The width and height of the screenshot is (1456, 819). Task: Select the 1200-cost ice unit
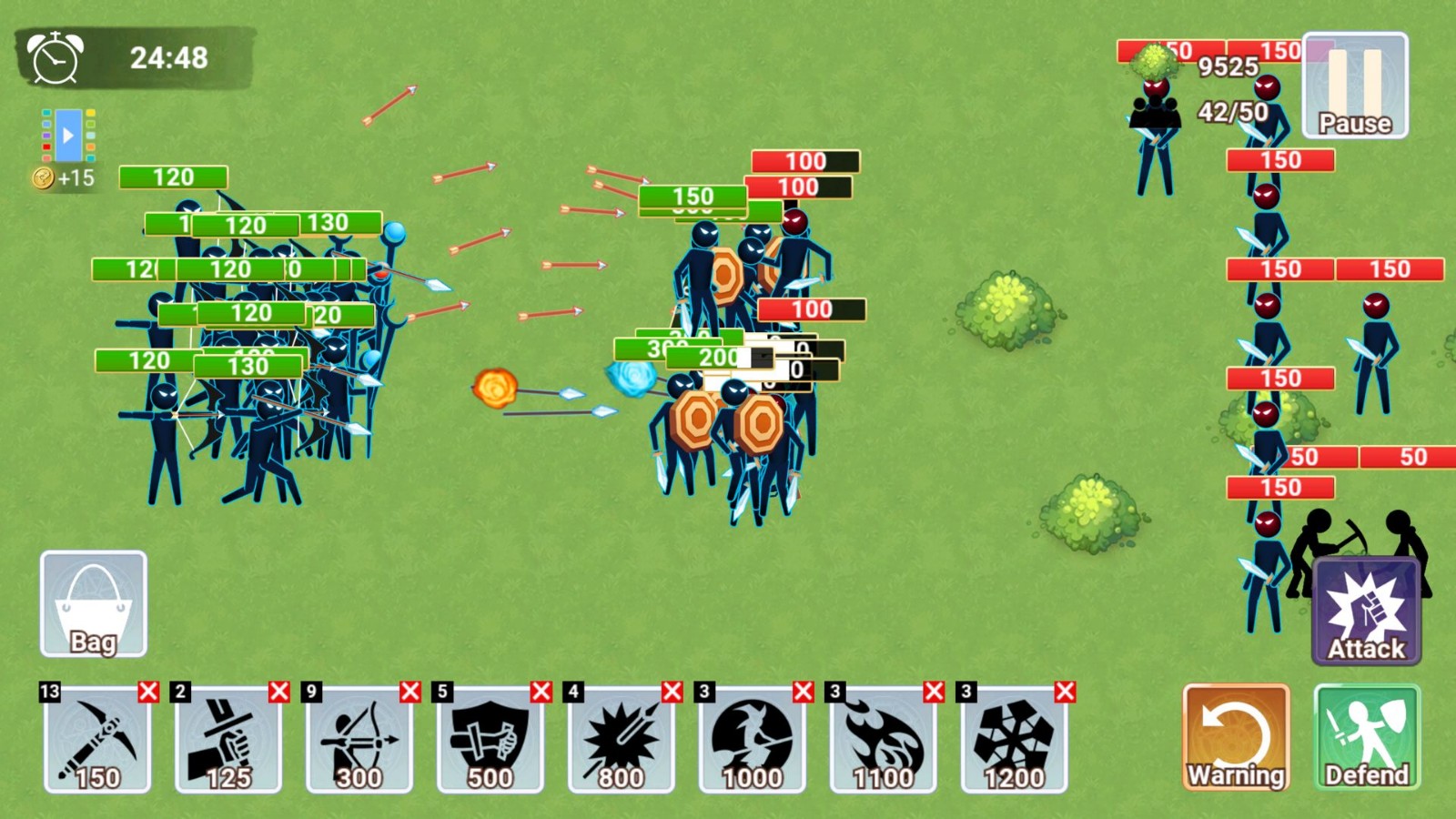click(1015, 741)
